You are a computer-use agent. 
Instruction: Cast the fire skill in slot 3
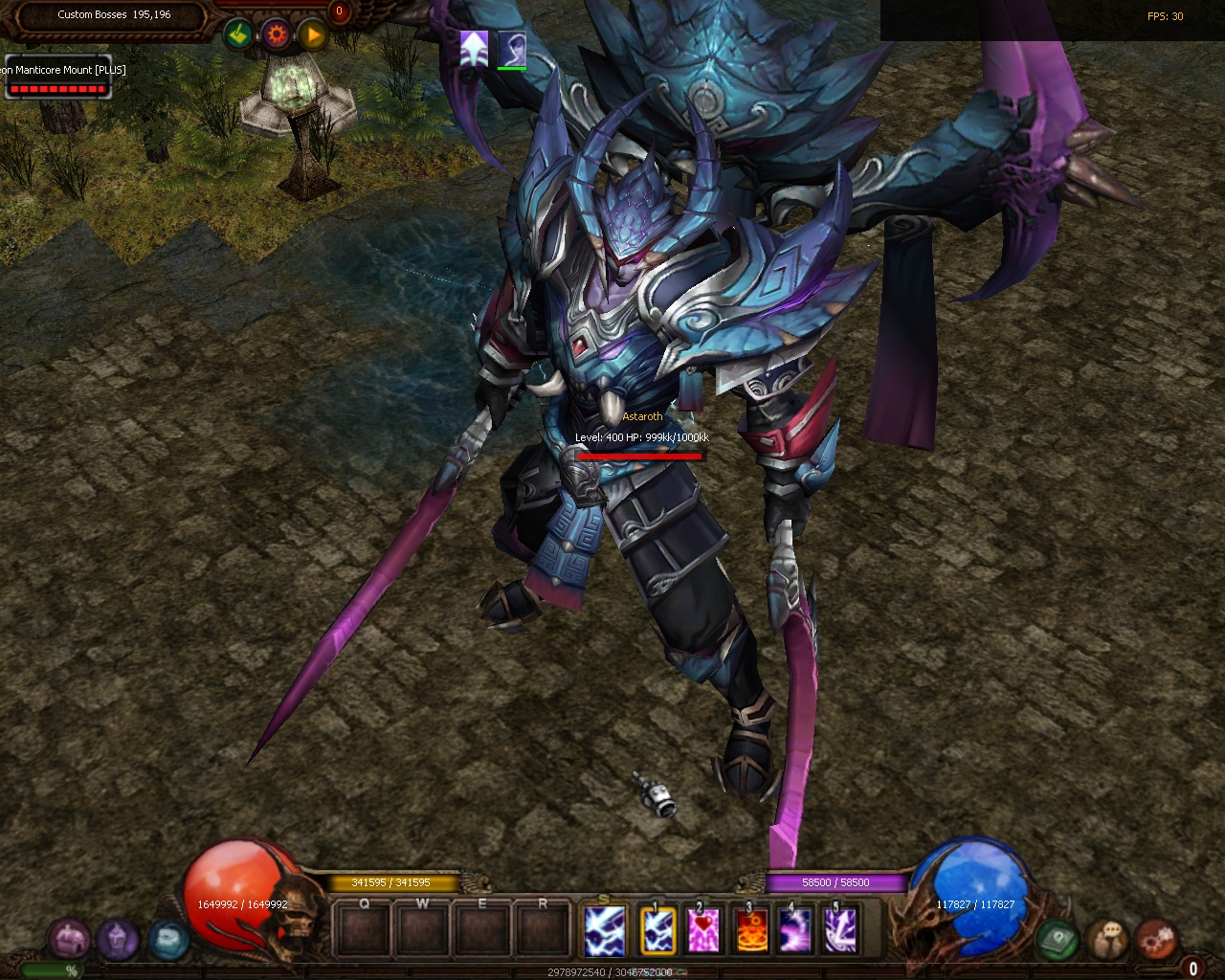tap(749, 930)
